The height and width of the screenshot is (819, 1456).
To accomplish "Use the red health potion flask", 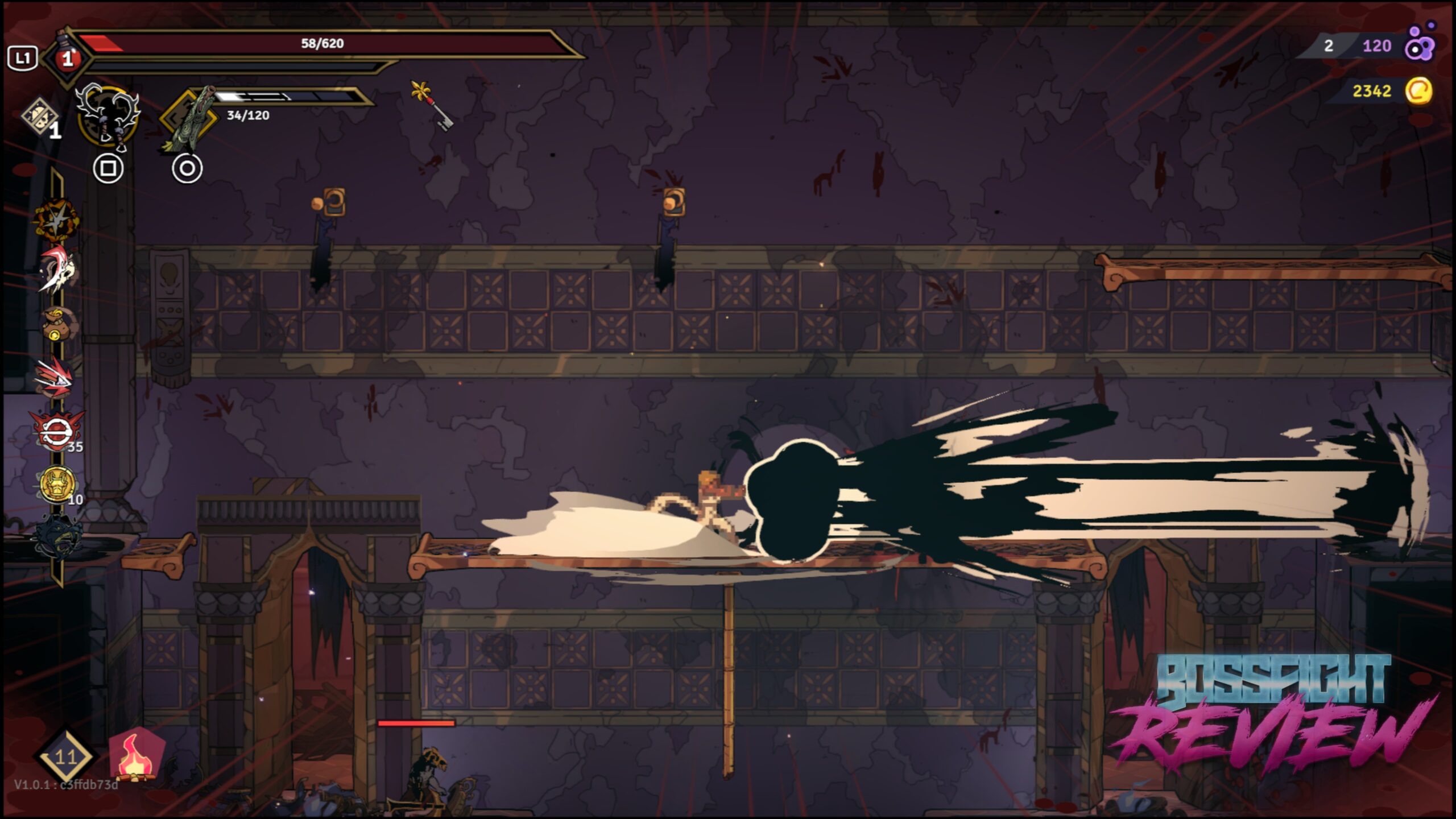I will (68, 57).
